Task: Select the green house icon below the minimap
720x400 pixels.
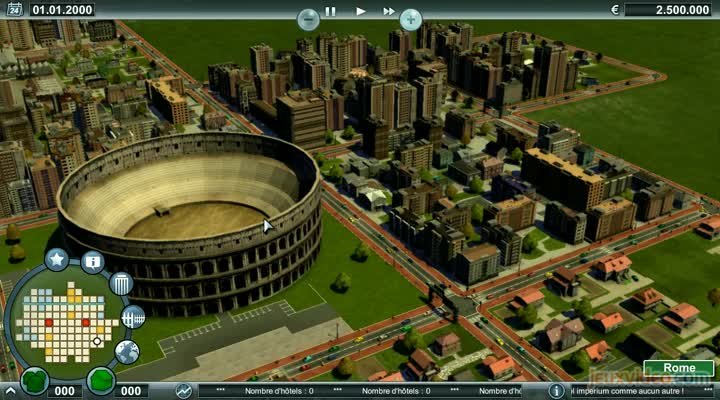Action: 100,380
